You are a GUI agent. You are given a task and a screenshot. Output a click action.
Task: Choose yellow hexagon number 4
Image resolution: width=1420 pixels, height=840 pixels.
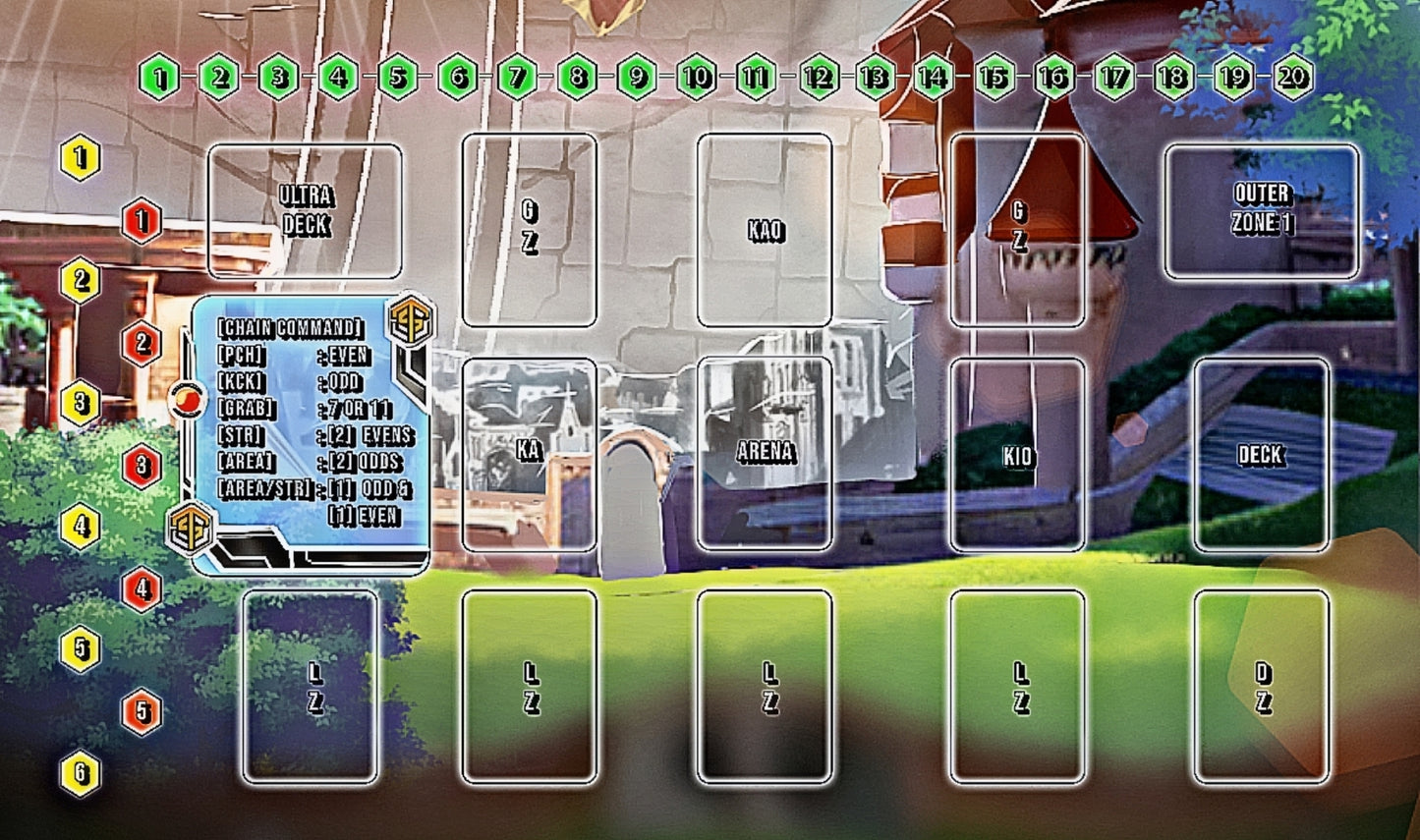tap(81, 527)
